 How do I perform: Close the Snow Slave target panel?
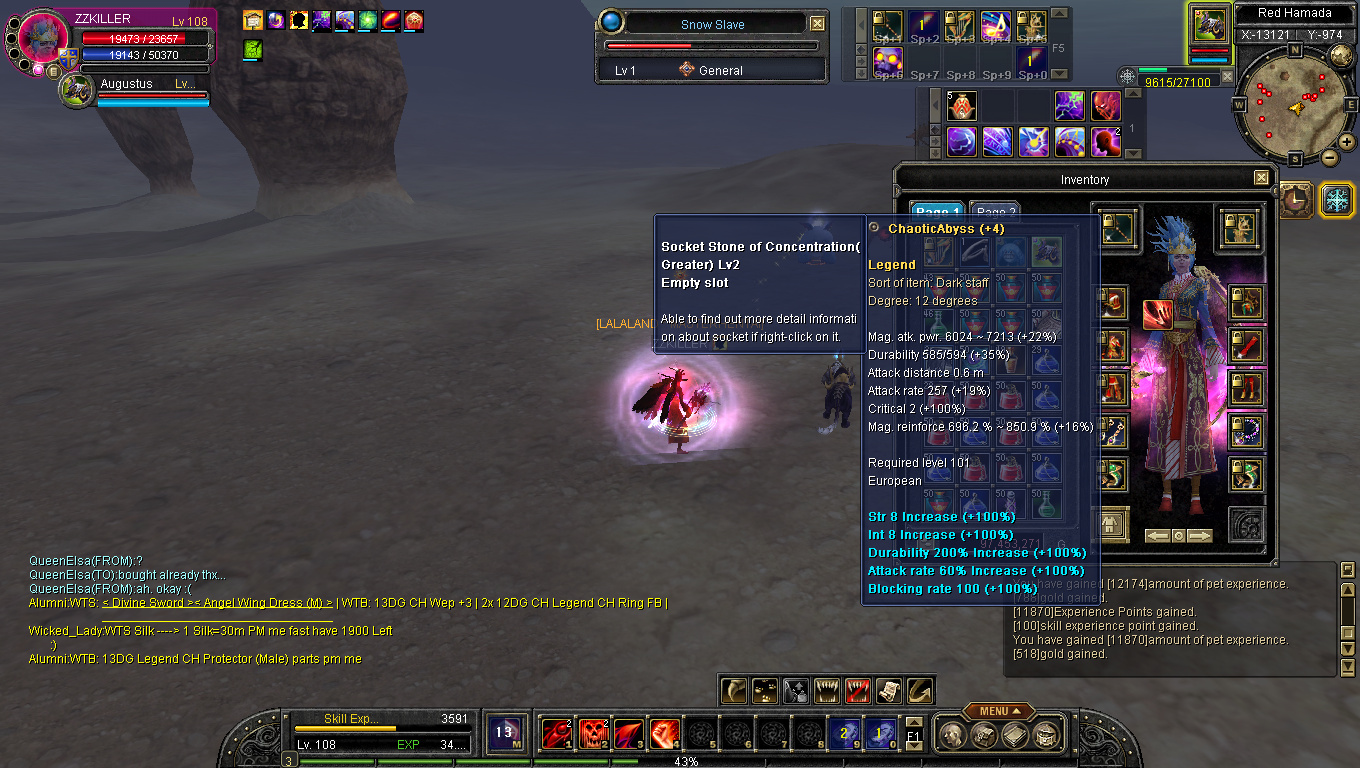[x=817, y=24]
